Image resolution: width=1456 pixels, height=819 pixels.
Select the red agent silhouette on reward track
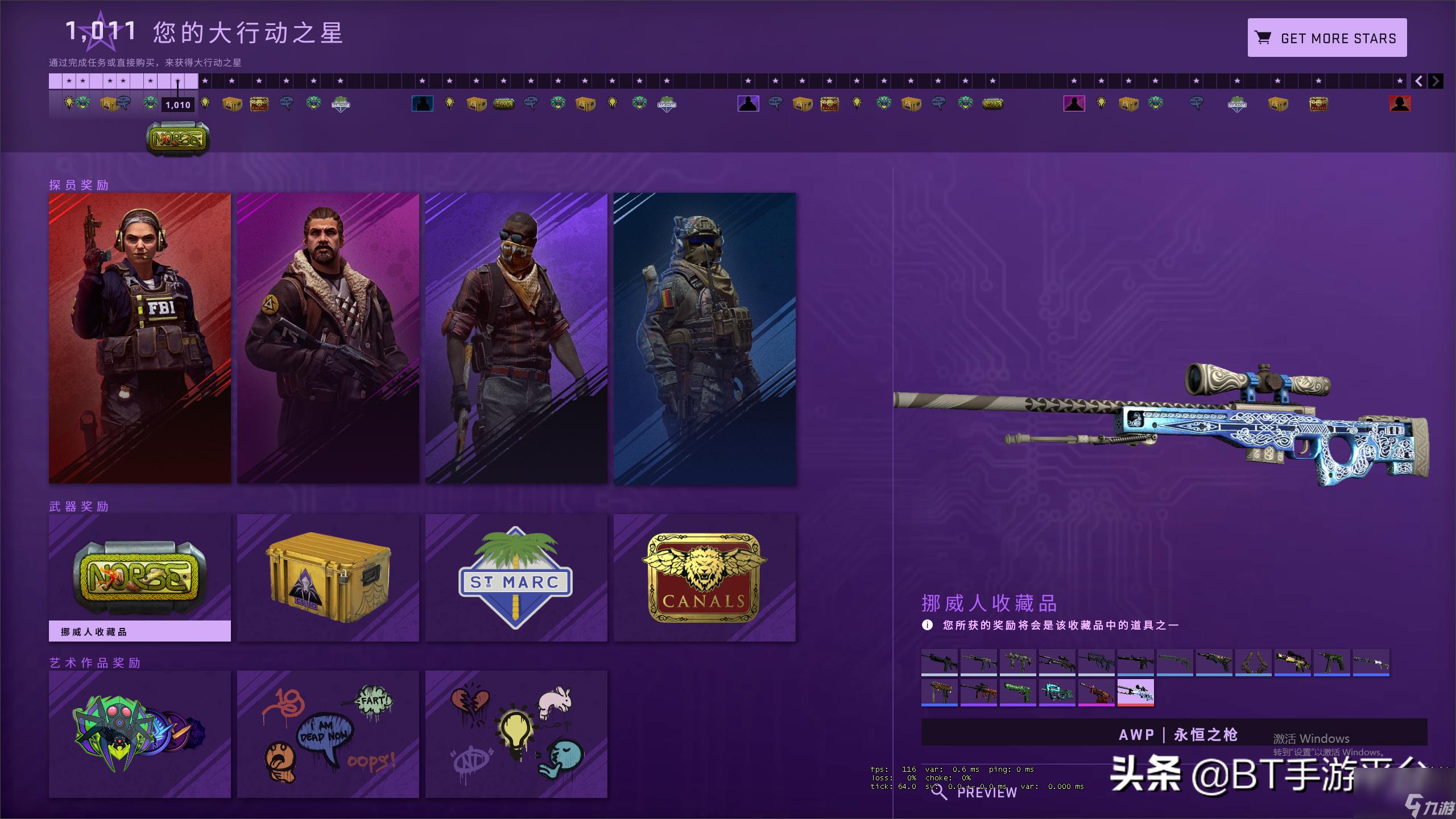[1400, 104]
